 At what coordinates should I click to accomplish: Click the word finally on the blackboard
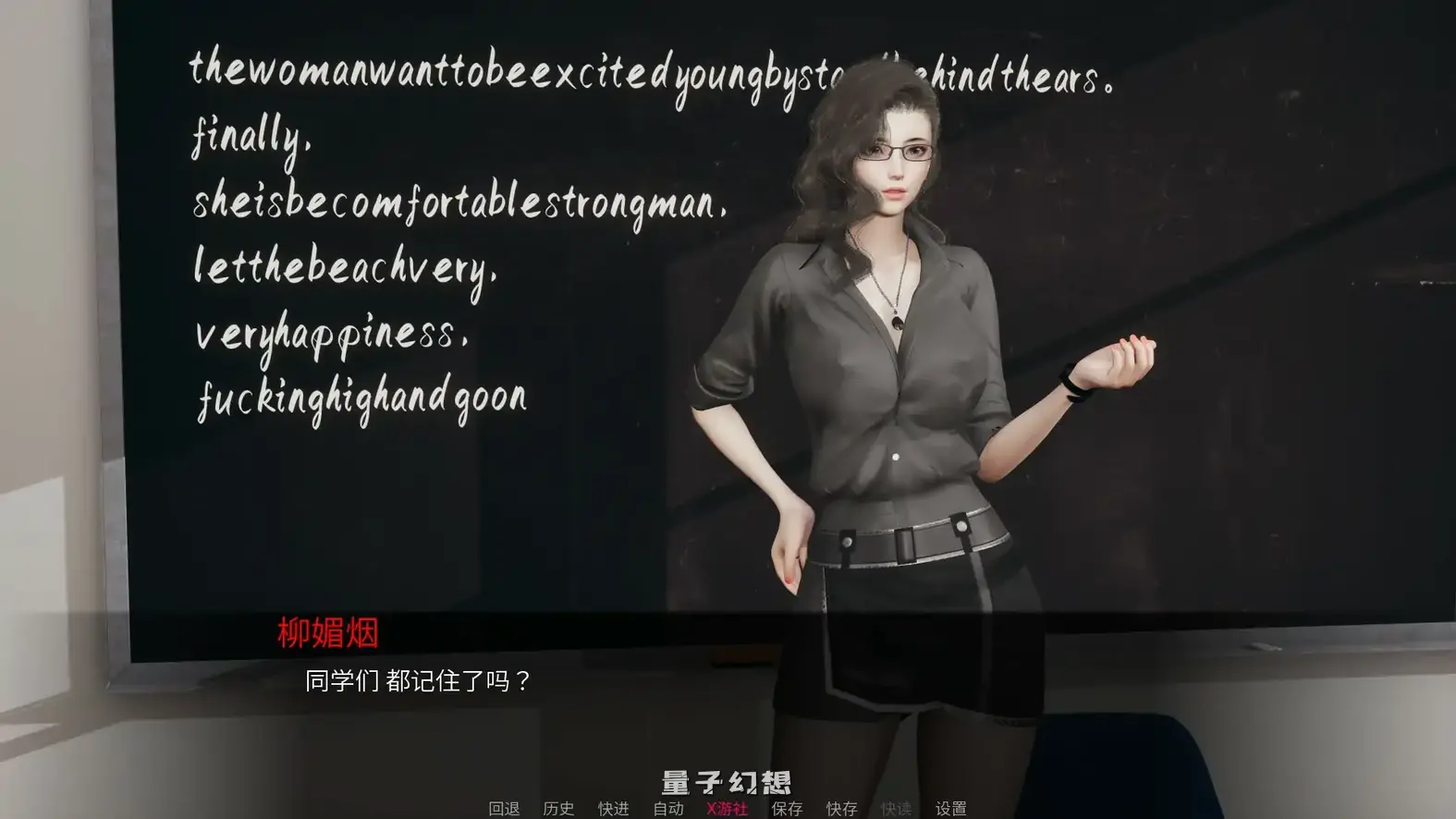point(250,137)
